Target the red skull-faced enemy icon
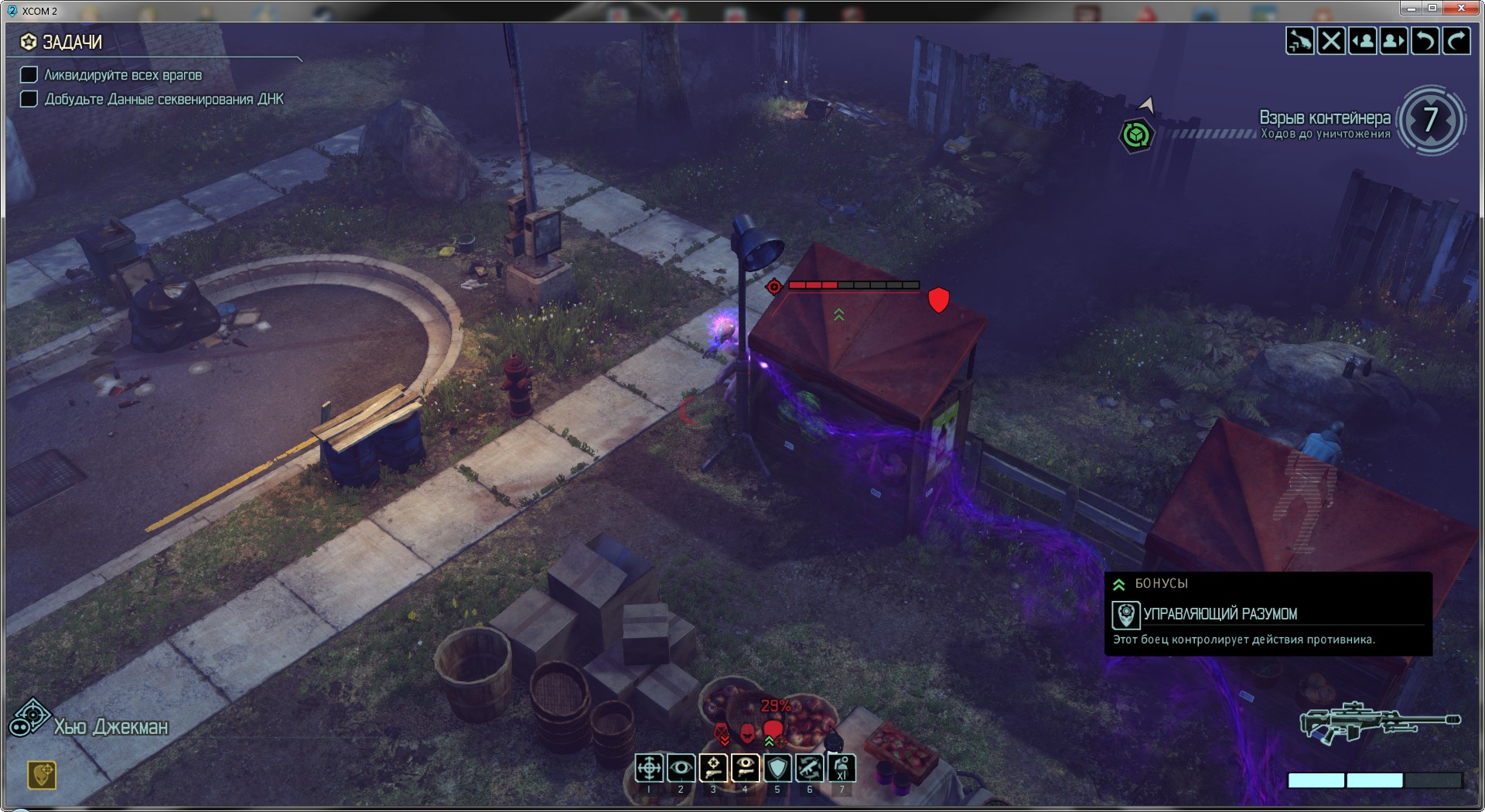The image size is (1485, 812). [x=747, y=732]
